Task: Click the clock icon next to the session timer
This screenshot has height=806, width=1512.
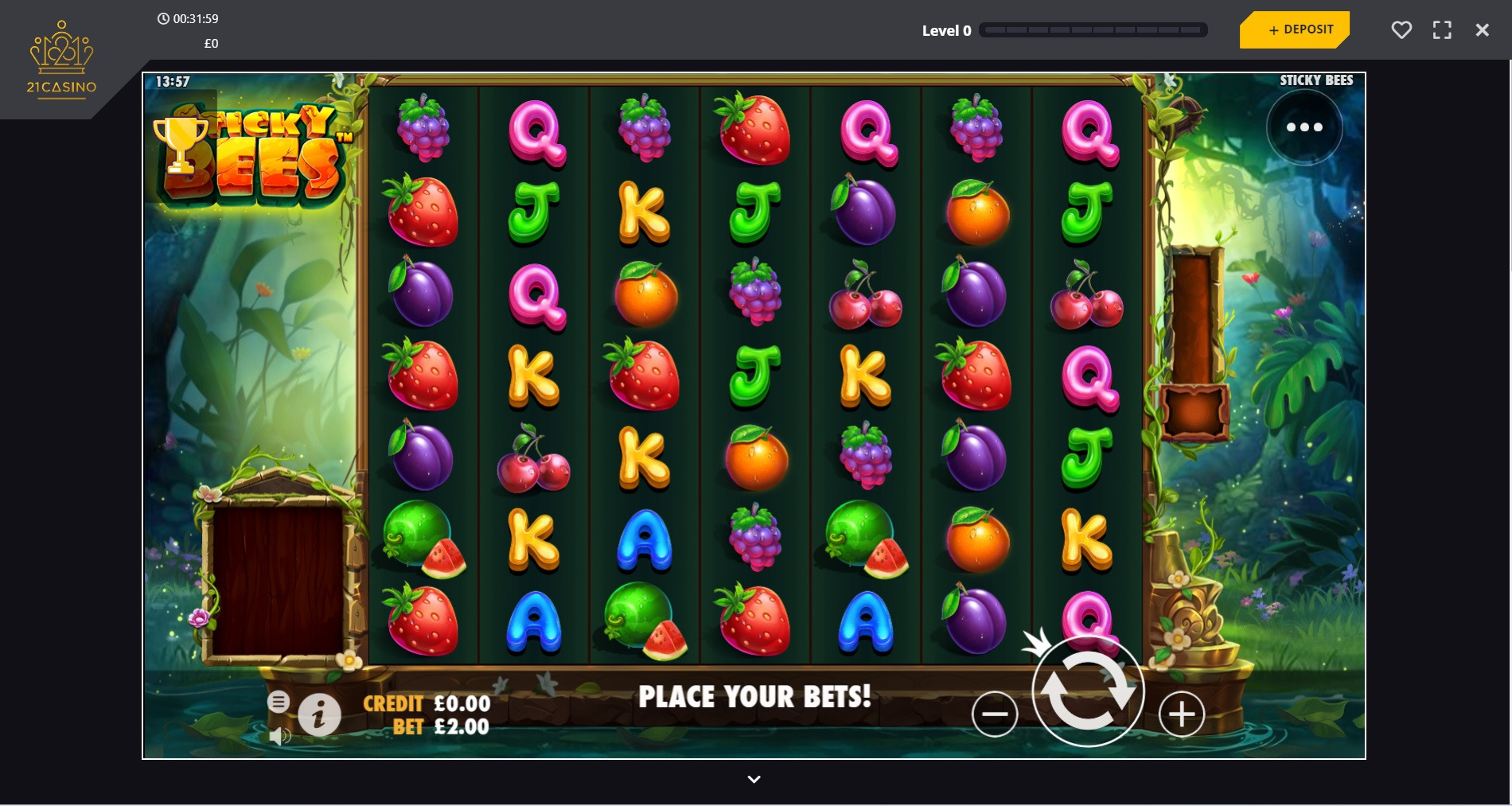Action: click(165, 18)
